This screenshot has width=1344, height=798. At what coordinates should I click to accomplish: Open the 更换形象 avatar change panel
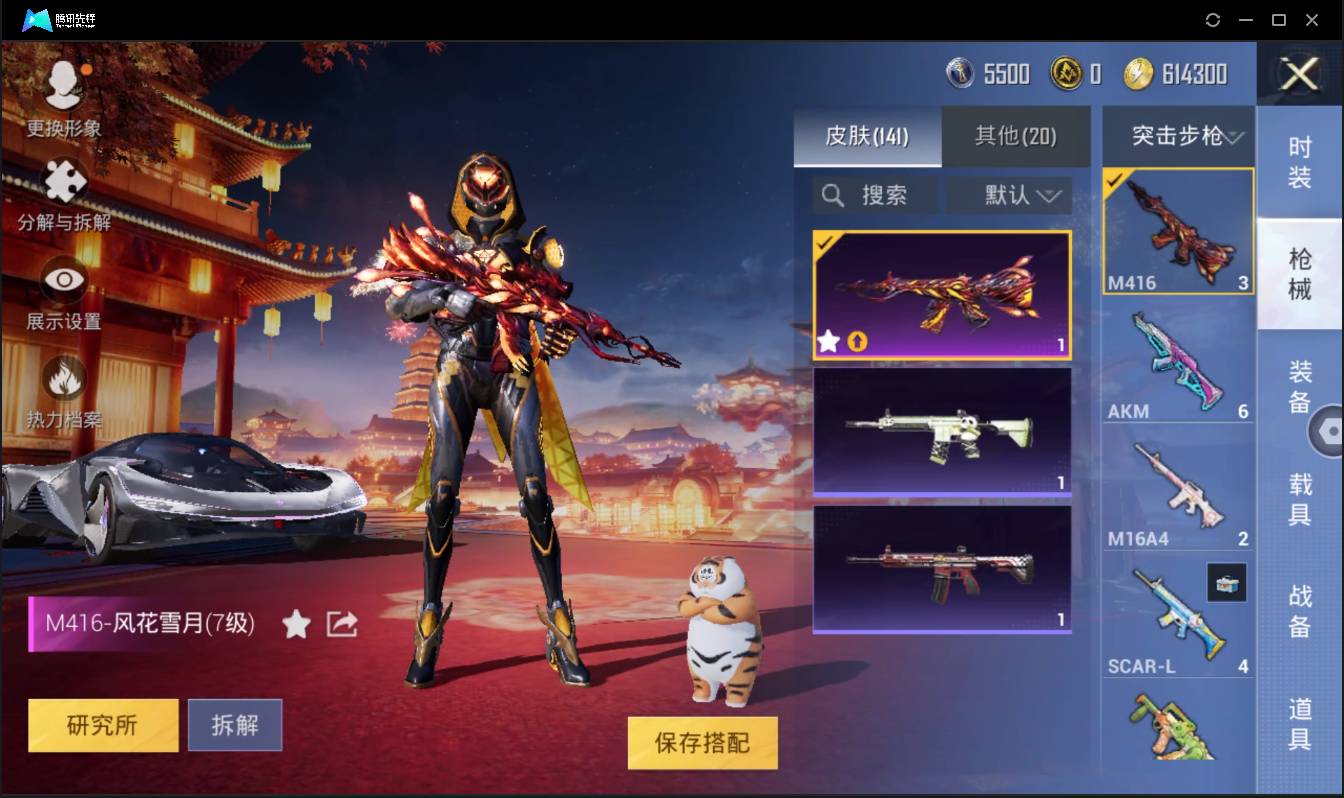(x=64, y=95)
